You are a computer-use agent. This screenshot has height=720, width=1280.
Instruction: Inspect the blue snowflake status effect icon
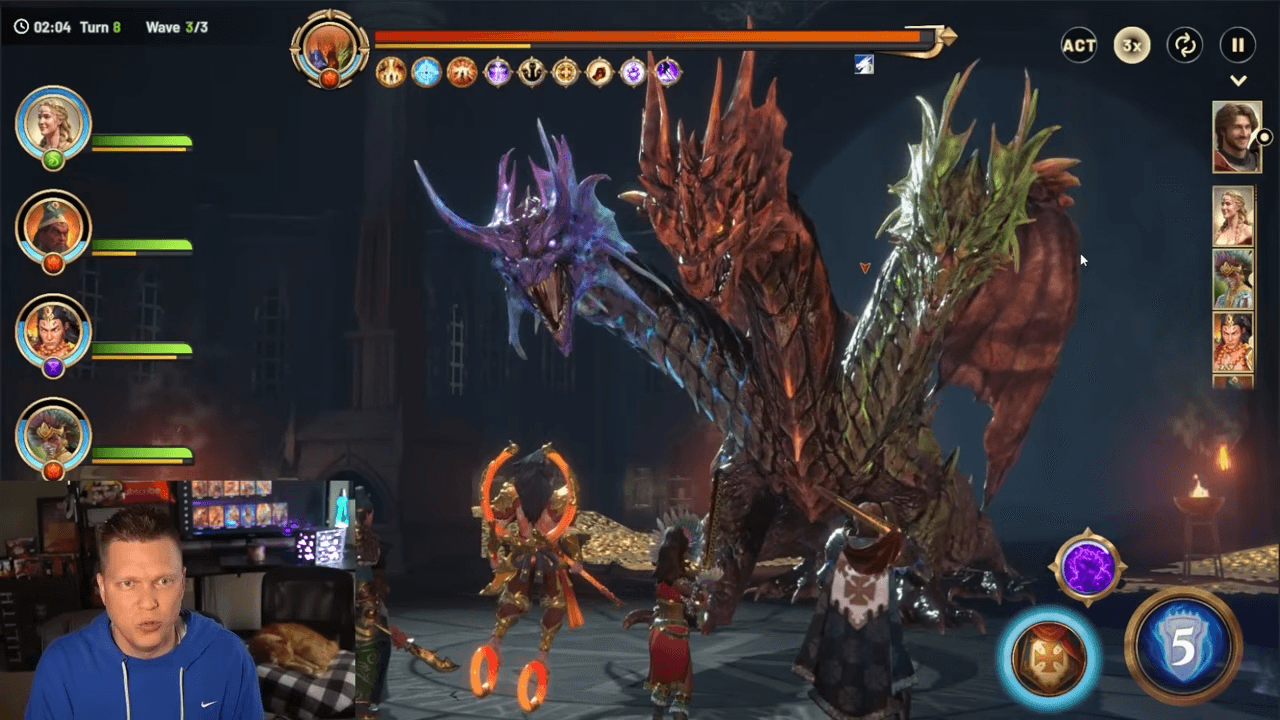[x=427, y=72]
